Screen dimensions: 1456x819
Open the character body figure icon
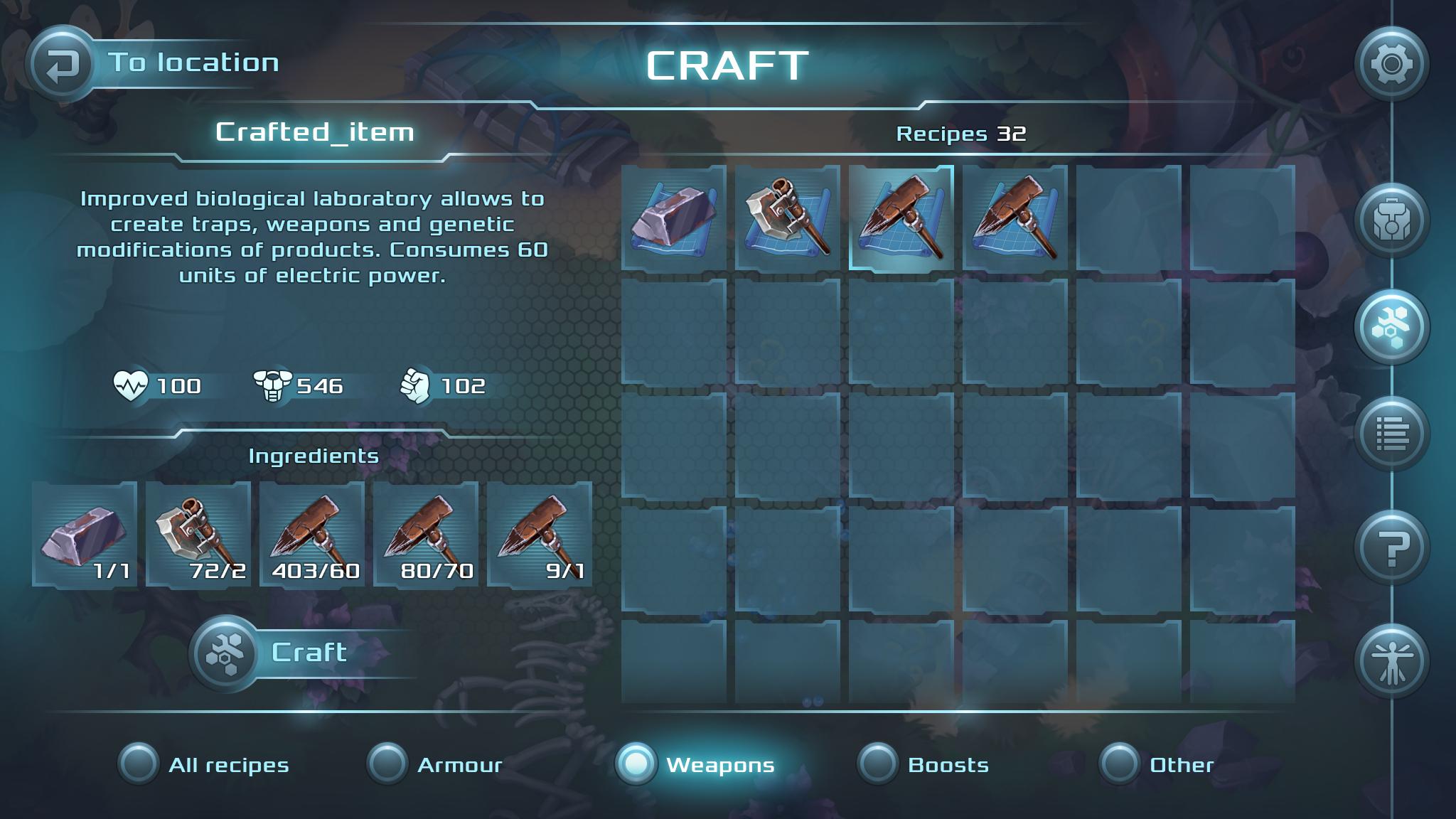tap(1391, 661)
